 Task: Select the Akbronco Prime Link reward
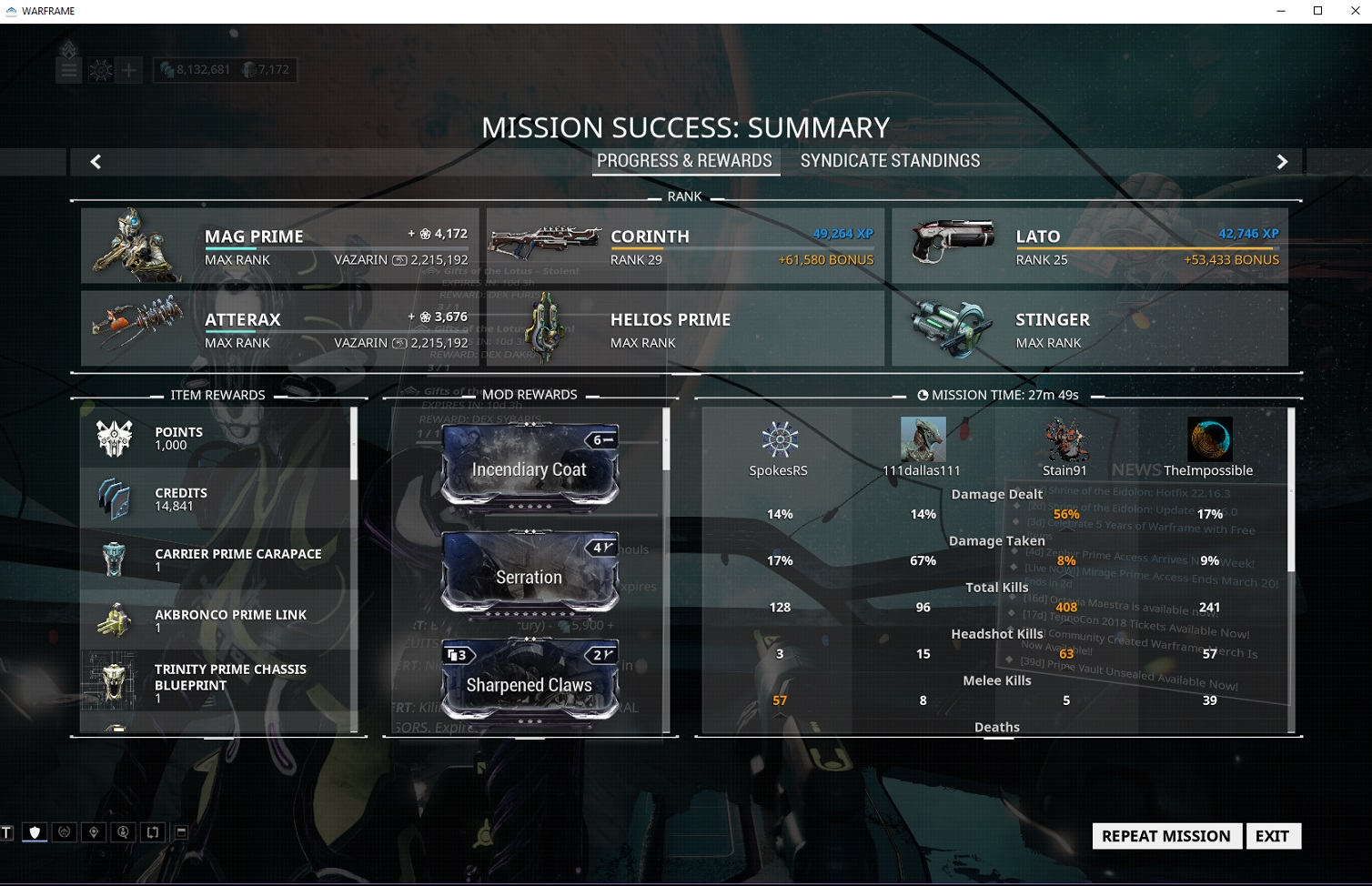[217, 620]
